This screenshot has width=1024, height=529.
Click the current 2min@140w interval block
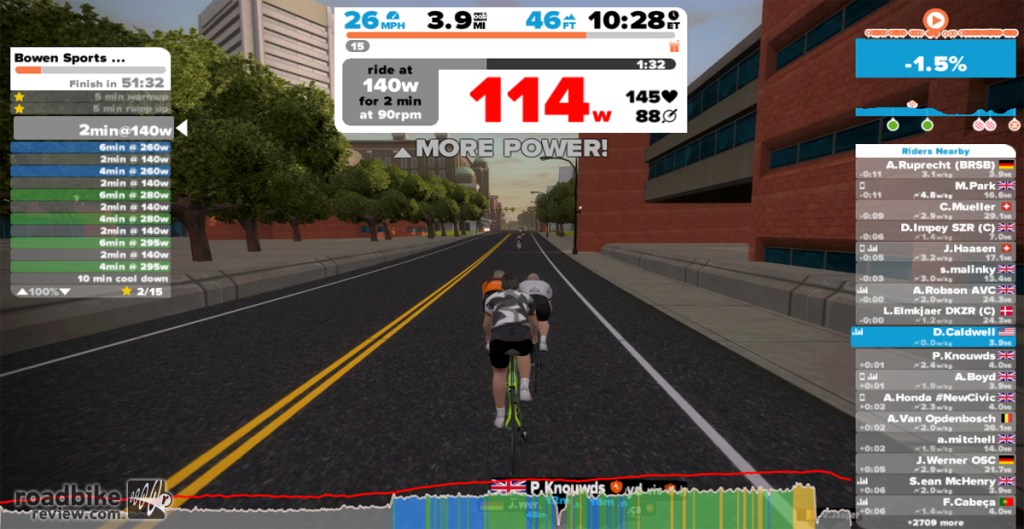(92, 129)
